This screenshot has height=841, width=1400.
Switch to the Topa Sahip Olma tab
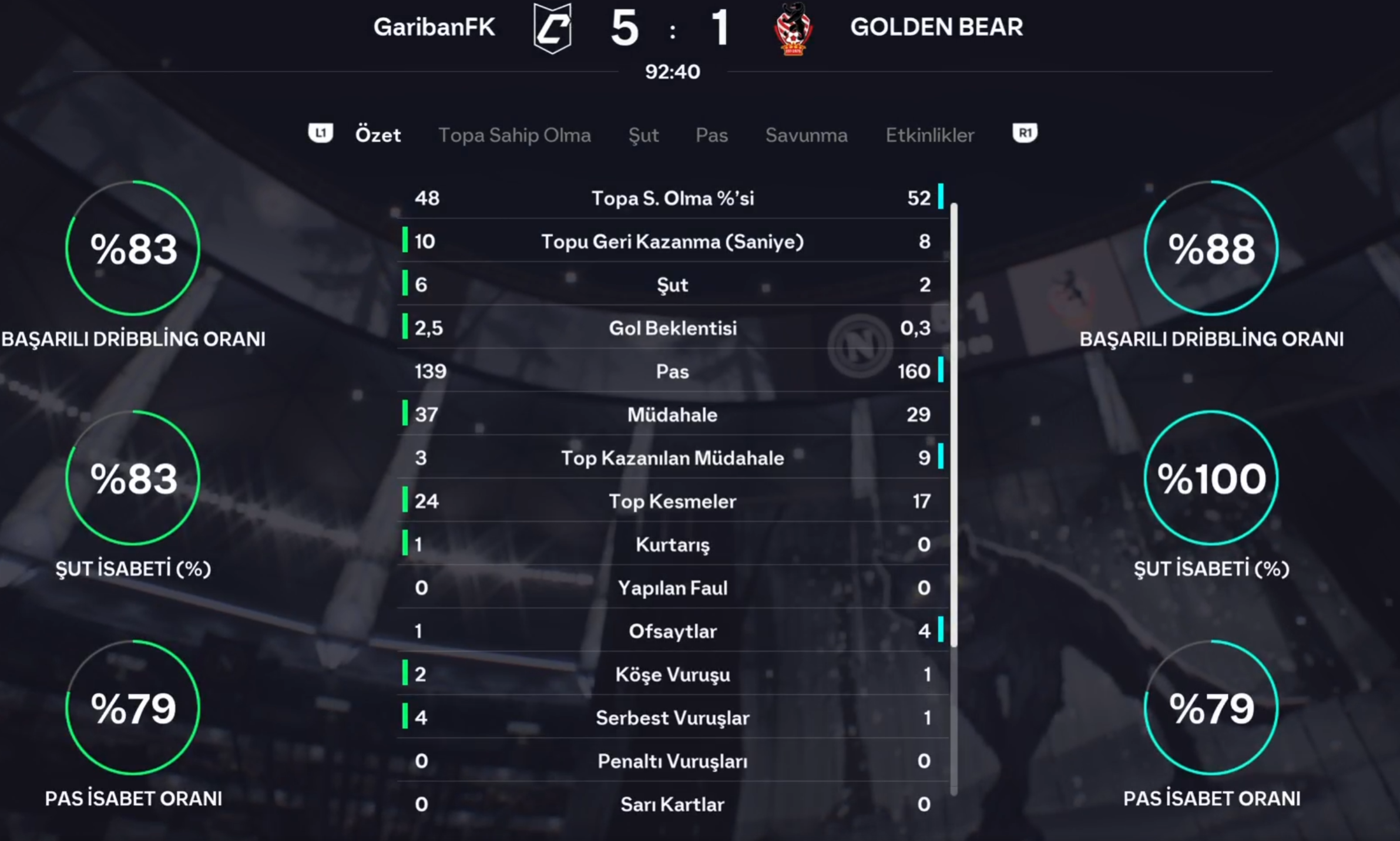[x=514, y=135]
